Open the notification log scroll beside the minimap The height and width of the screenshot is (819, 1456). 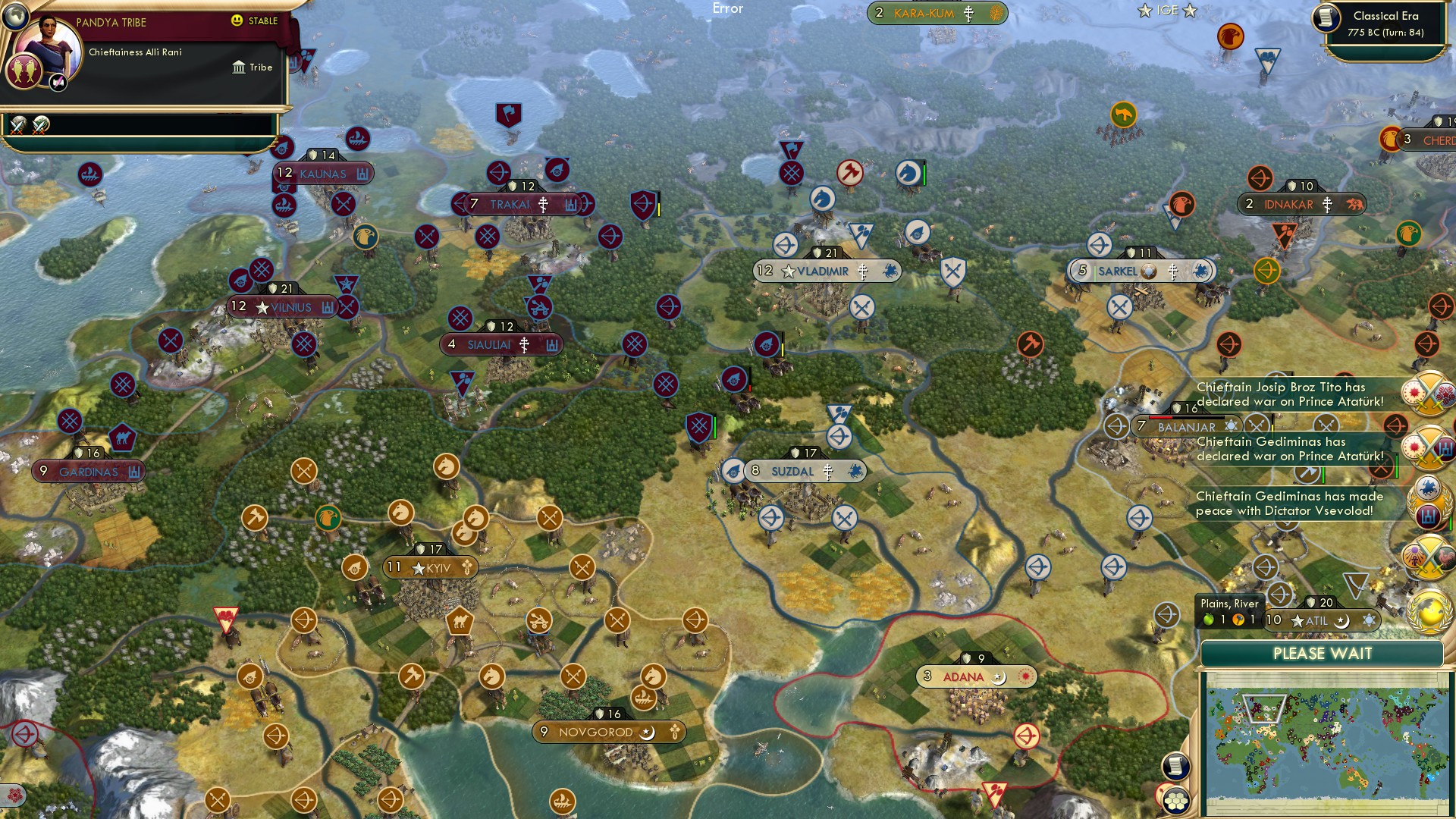(x=1176, y=766)
